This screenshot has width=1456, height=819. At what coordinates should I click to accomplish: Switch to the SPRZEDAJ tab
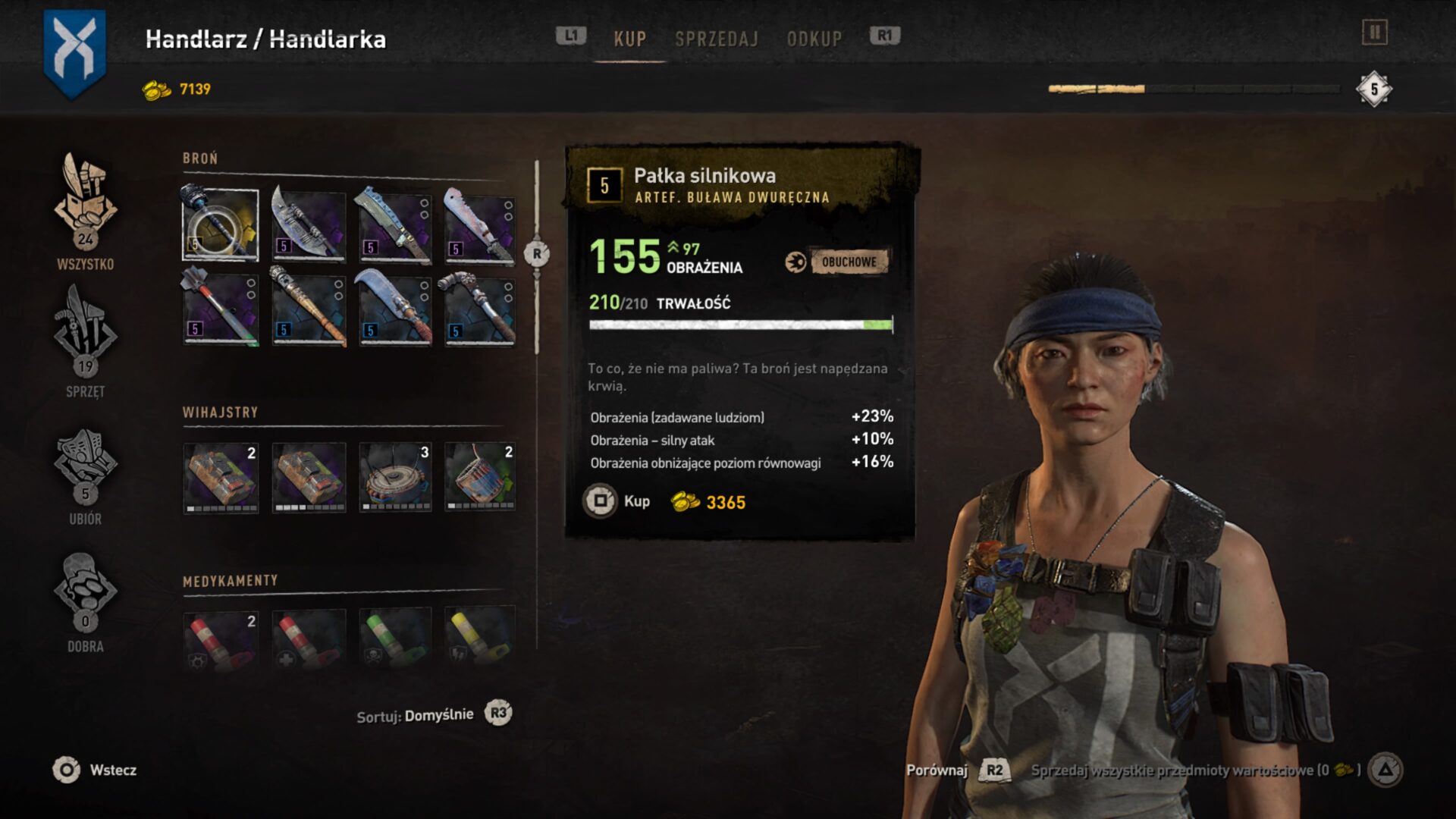click(x=716, y=39)
